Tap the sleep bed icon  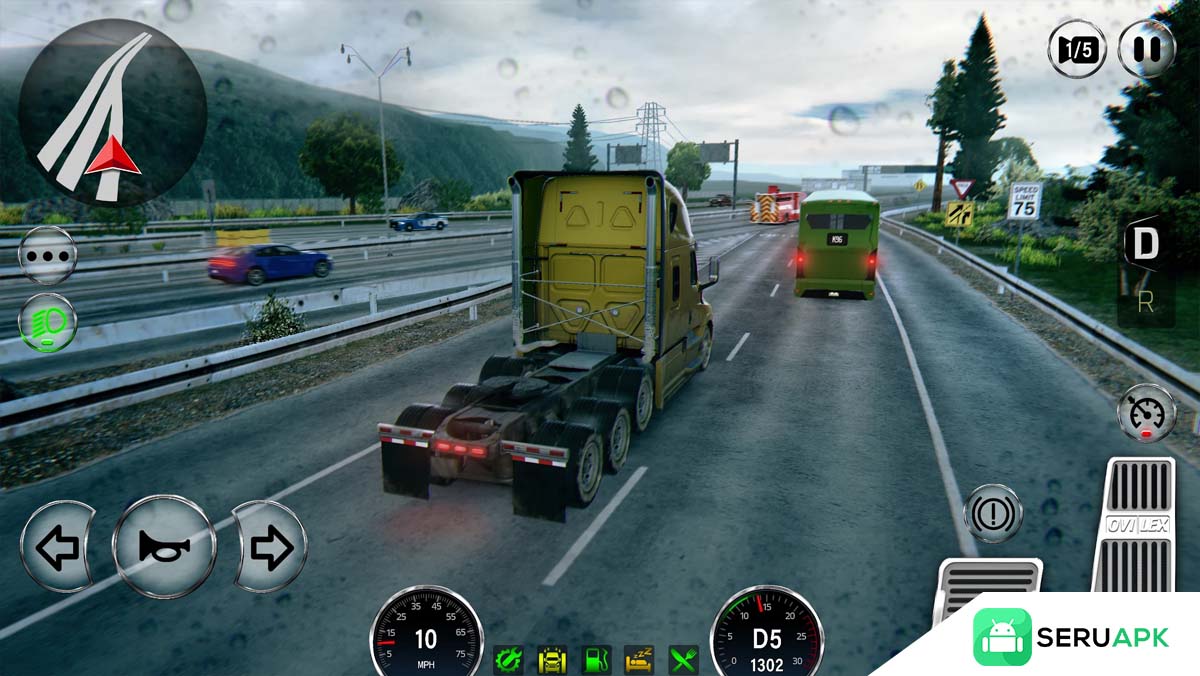pyautogui.click(x=640, y=659)
